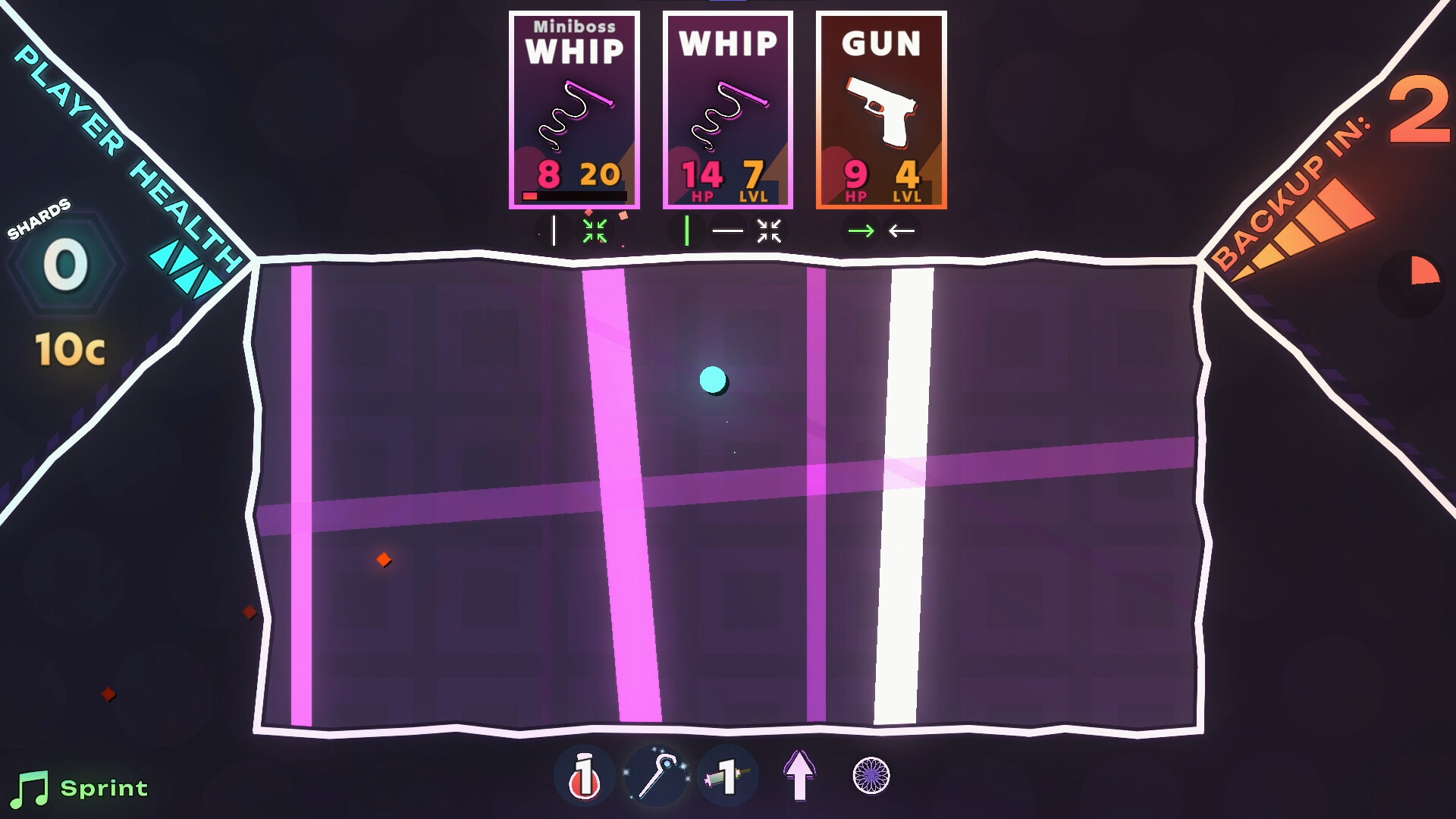Open the purple mandala ability icon

click(870, 774)
